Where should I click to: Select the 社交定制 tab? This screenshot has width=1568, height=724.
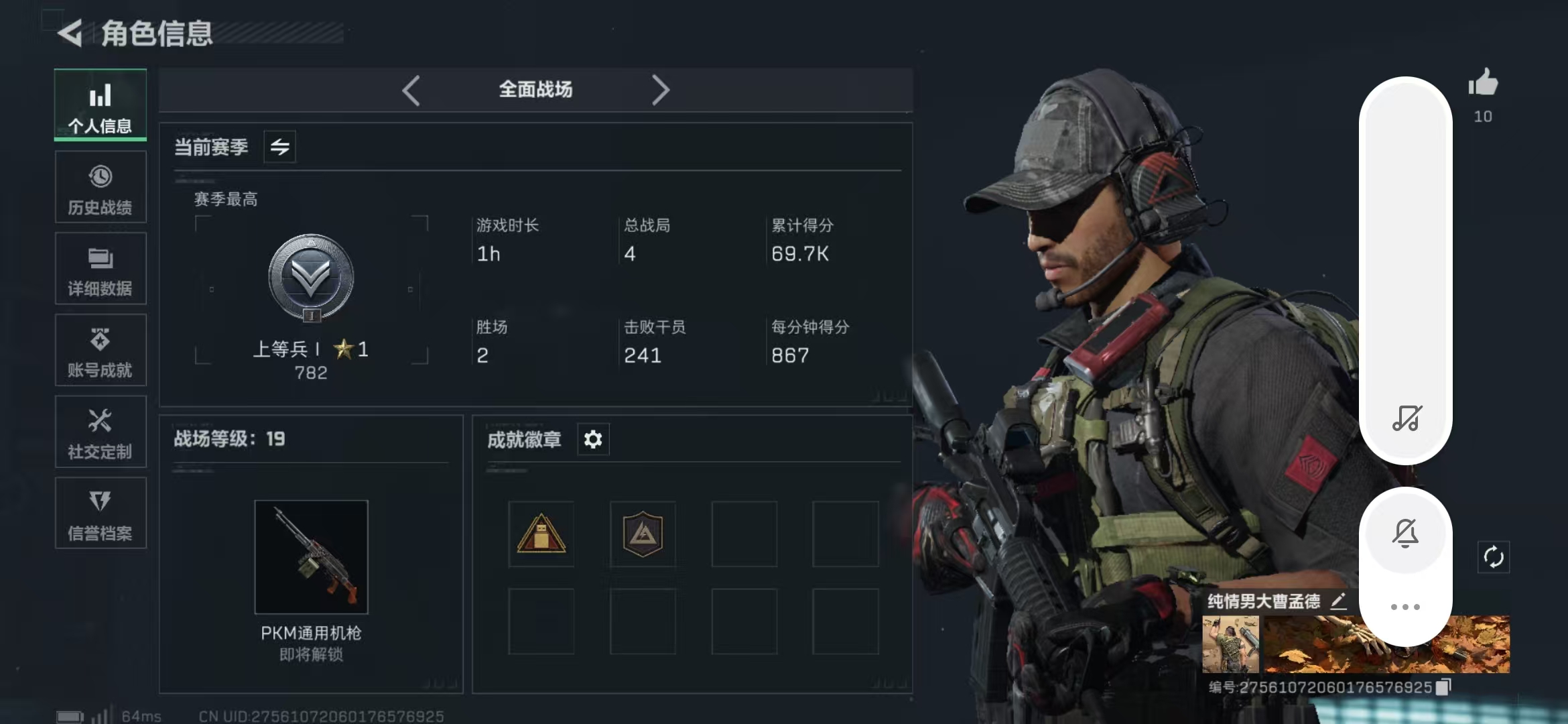click(101, 432)
